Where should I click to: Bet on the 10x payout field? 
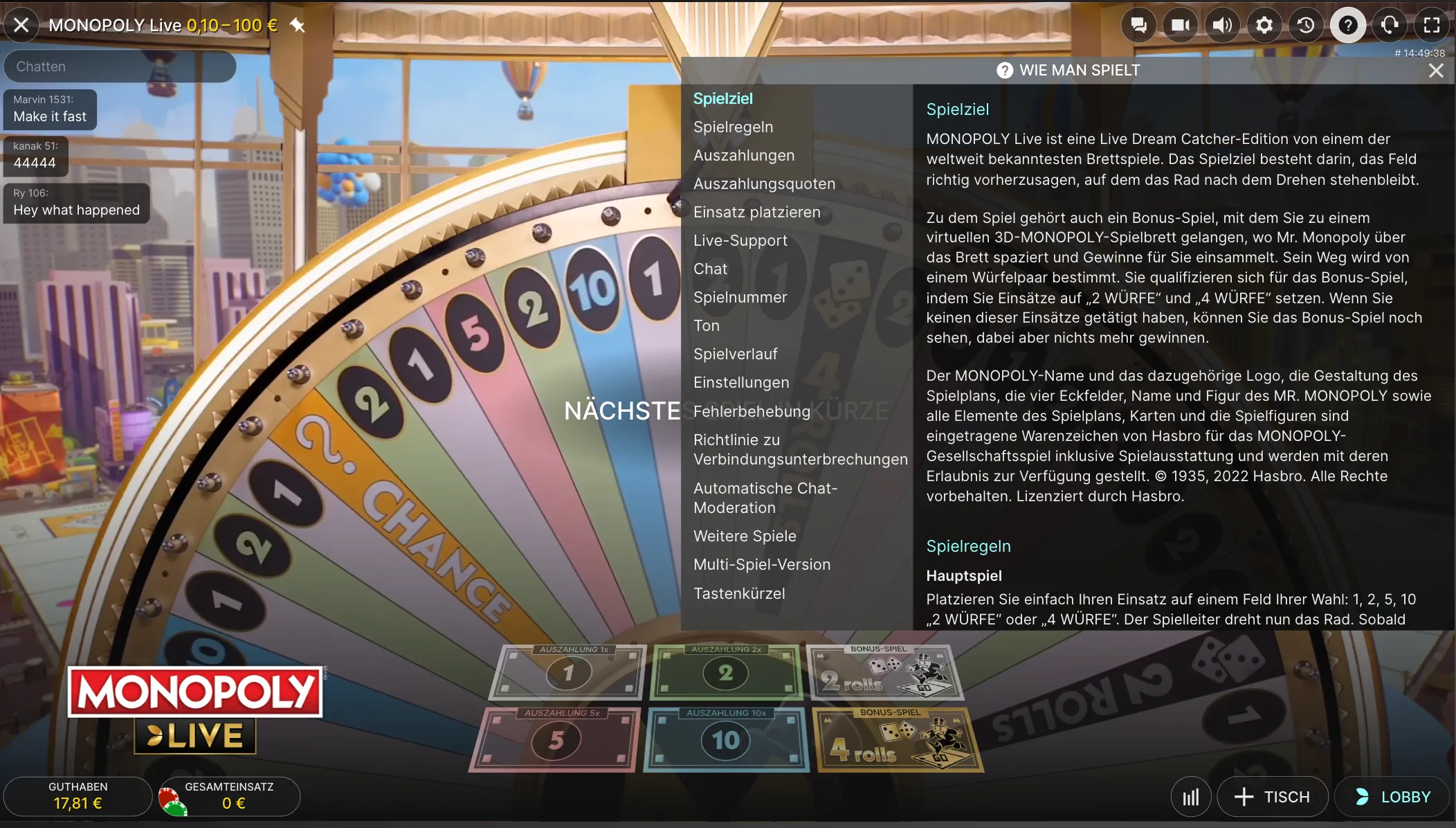[725, 739]
